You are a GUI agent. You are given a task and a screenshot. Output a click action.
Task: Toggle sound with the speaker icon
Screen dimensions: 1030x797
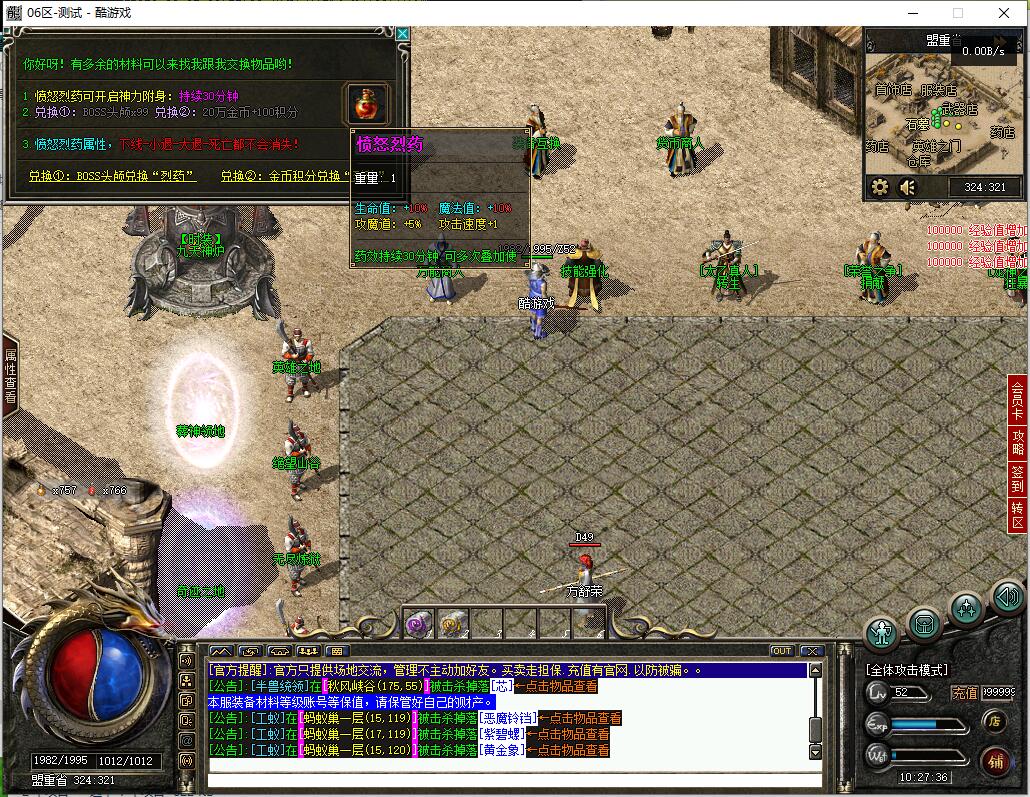[x=907, y=187]
